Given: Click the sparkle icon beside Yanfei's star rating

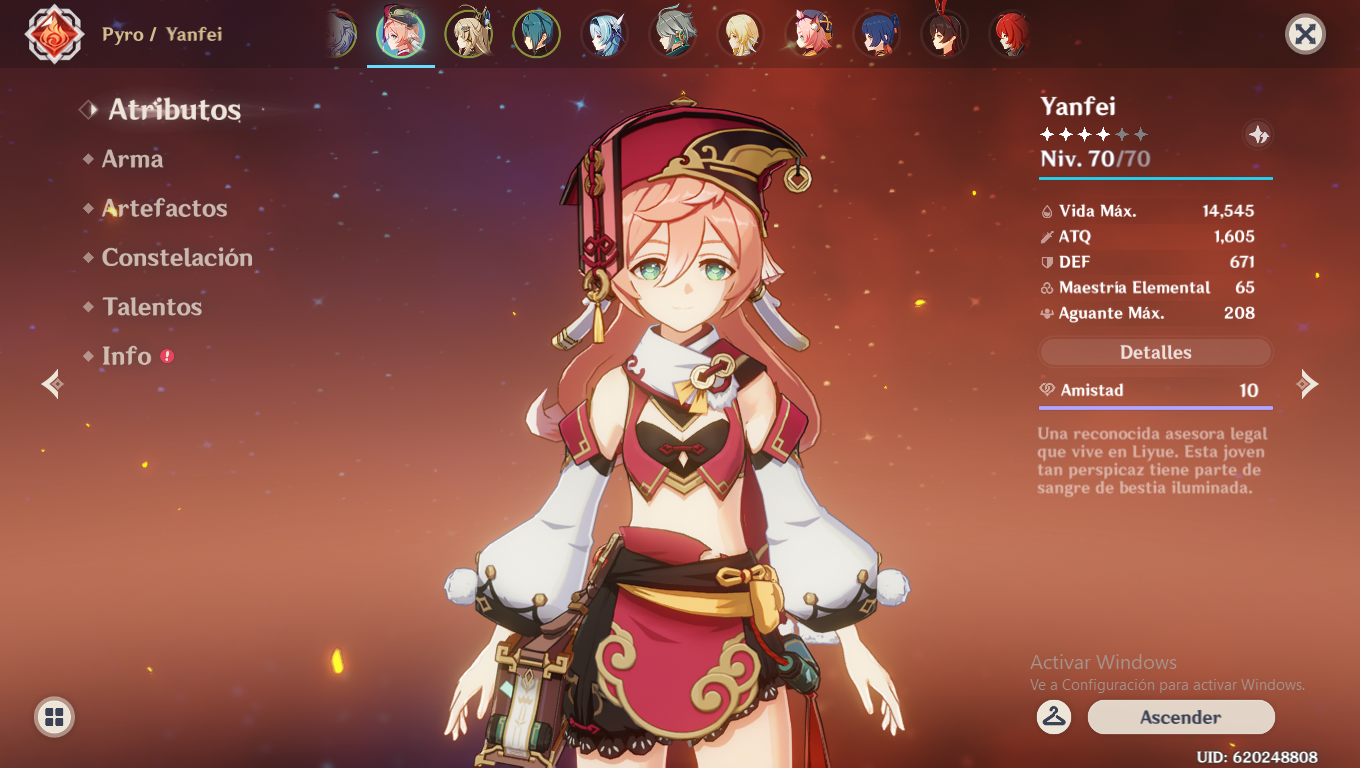Looking at the screenshot, I should coord(1257,135).
